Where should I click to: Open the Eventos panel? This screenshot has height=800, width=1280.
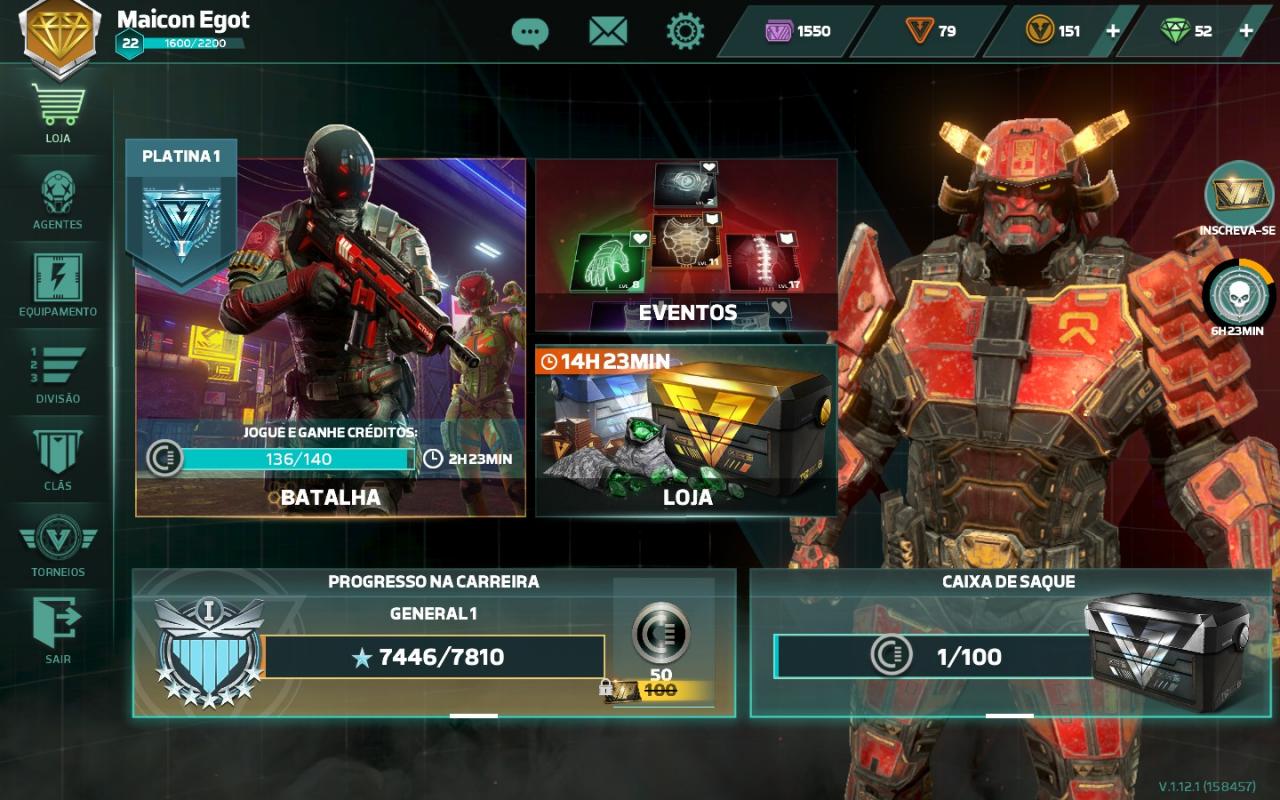(x=686, y=245)
